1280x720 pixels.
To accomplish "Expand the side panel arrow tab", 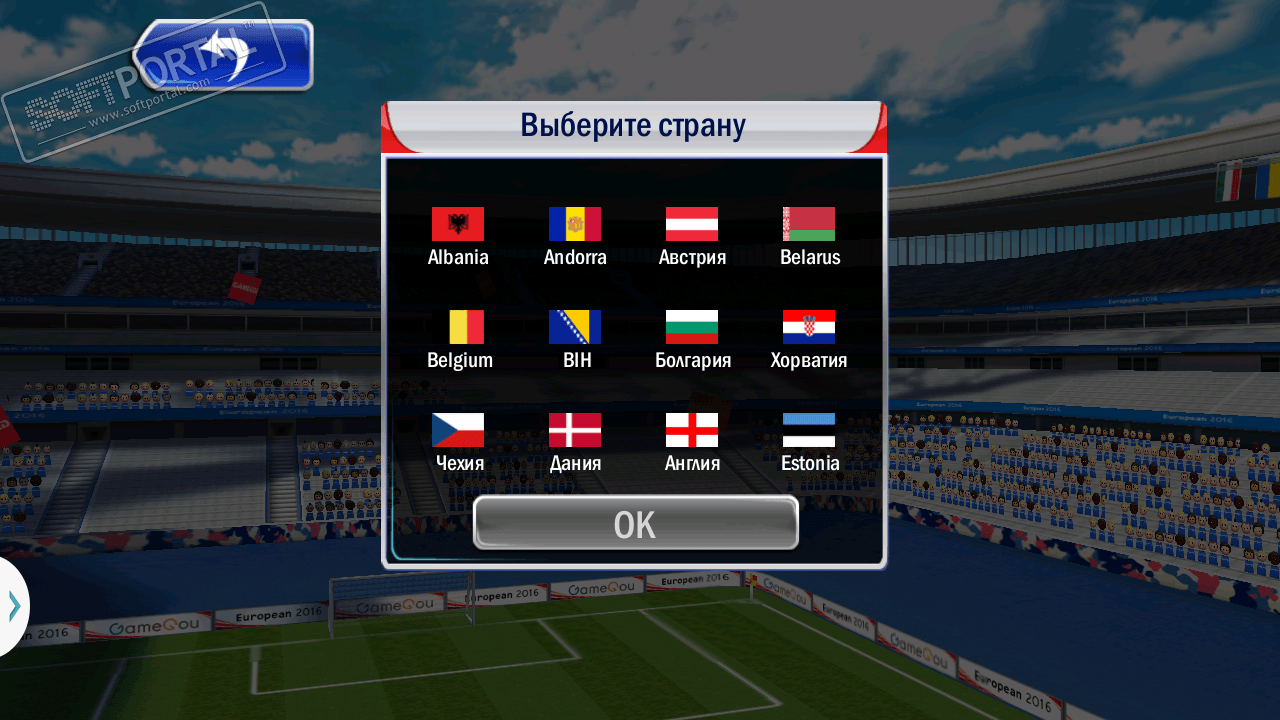I will coord(13,606).
